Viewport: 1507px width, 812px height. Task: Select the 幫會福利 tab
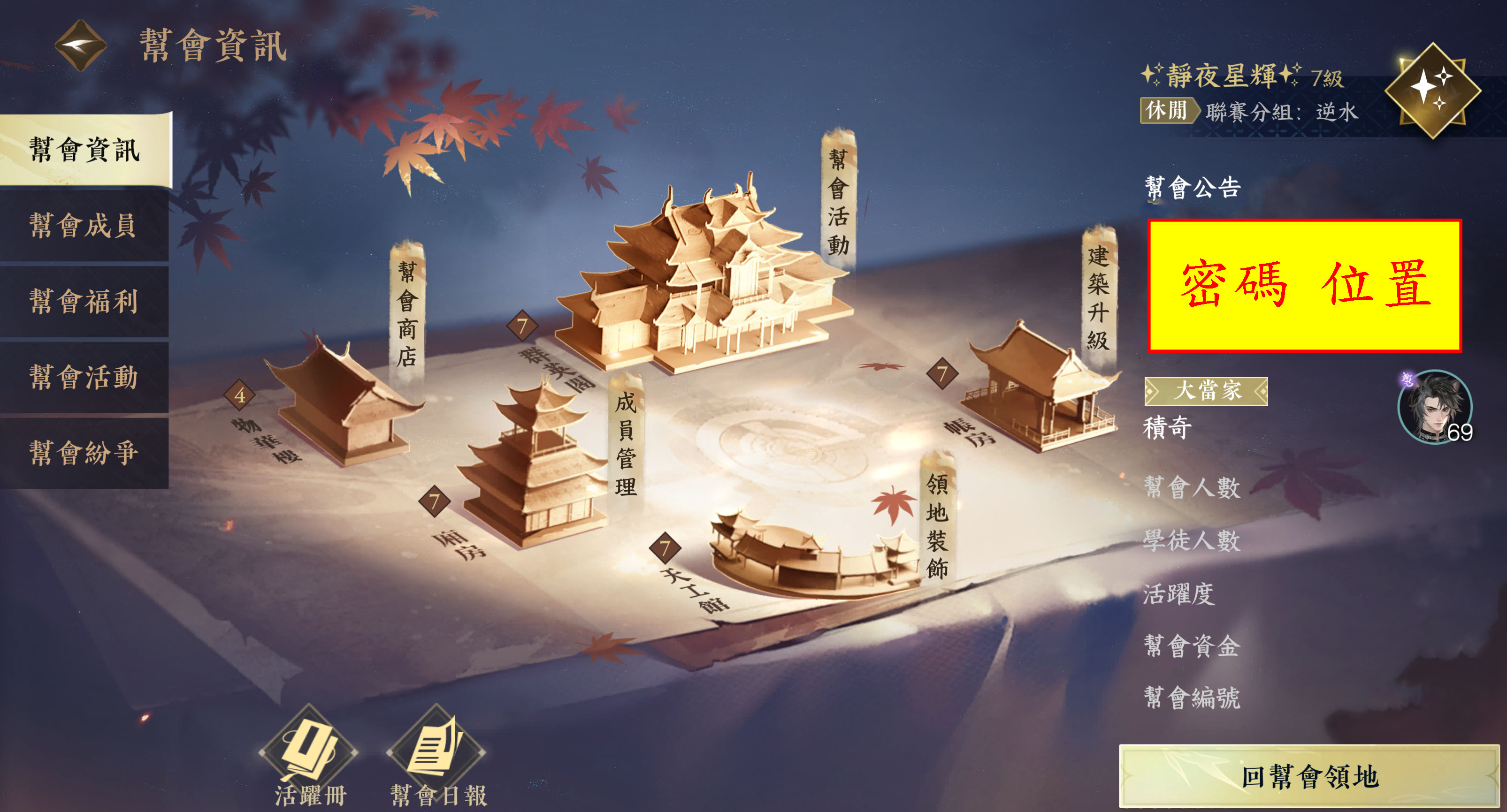click(84, 302)
